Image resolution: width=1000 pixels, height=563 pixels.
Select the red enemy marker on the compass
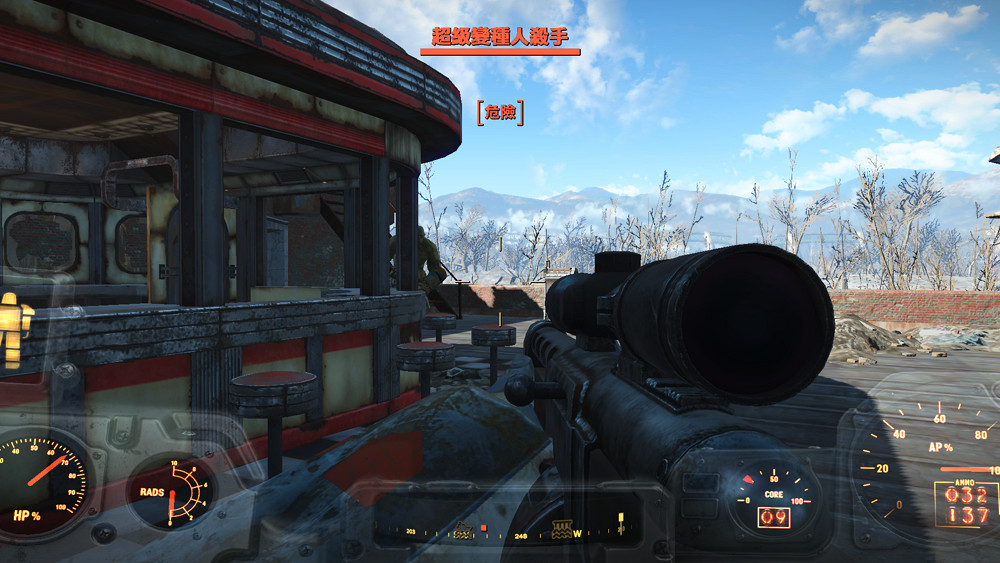pyautogui.click(x=484, y=527)
